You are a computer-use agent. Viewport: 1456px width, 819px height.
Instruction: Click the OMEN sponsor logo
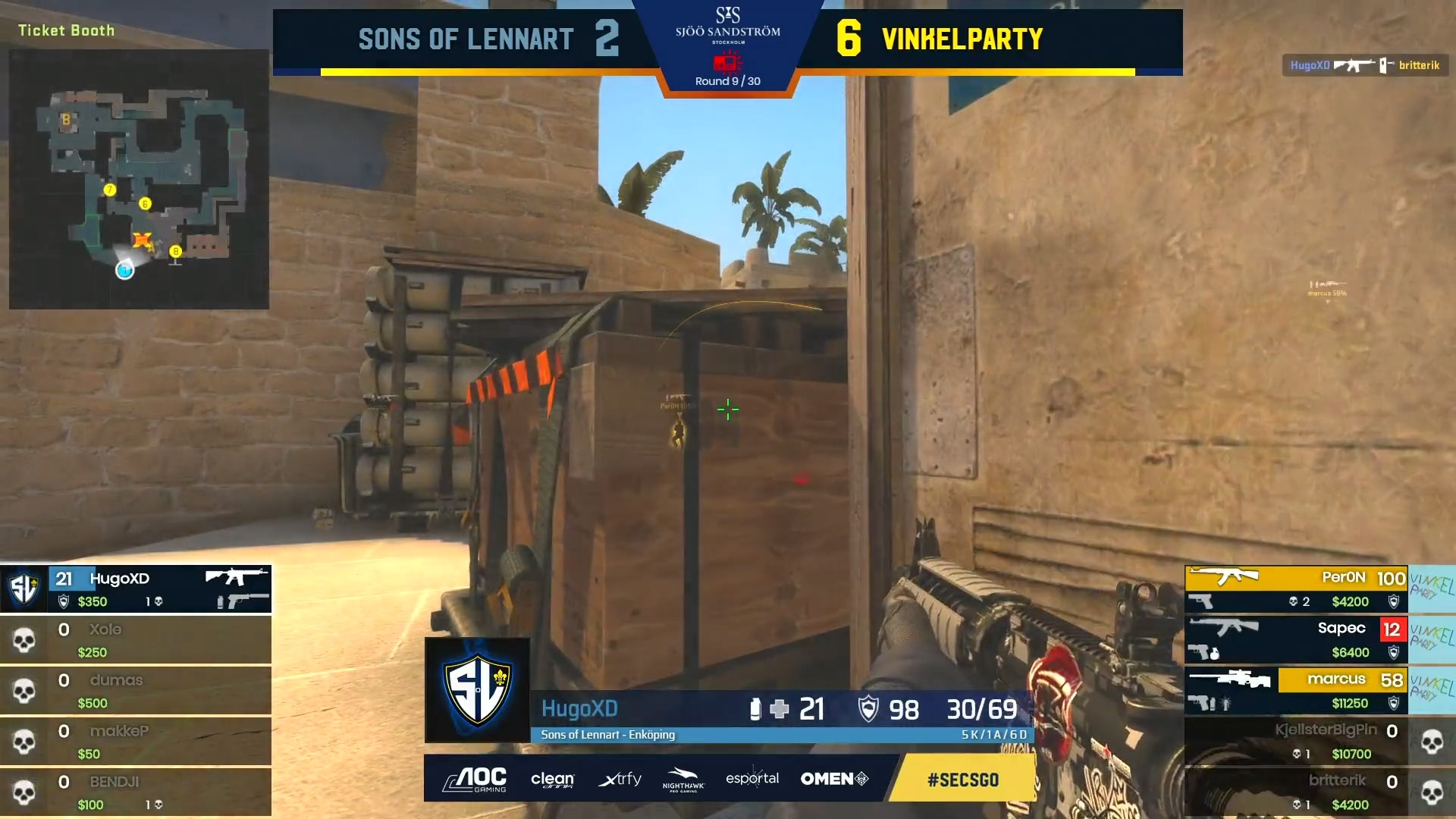click(834, 779)
